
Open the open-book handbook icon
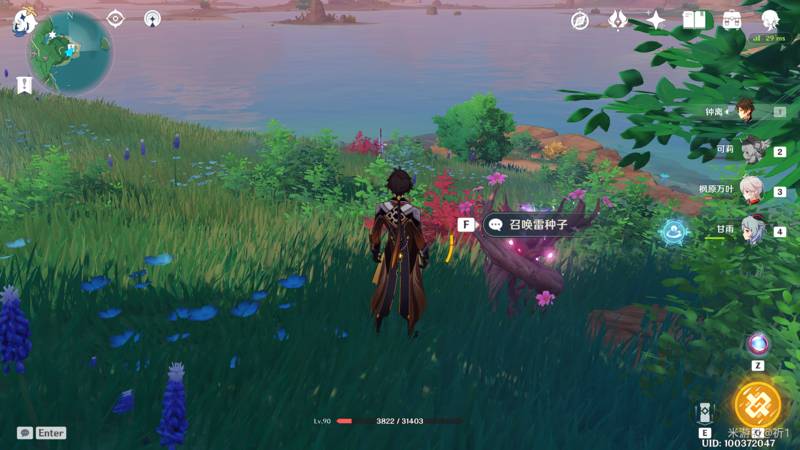[694, 20]
